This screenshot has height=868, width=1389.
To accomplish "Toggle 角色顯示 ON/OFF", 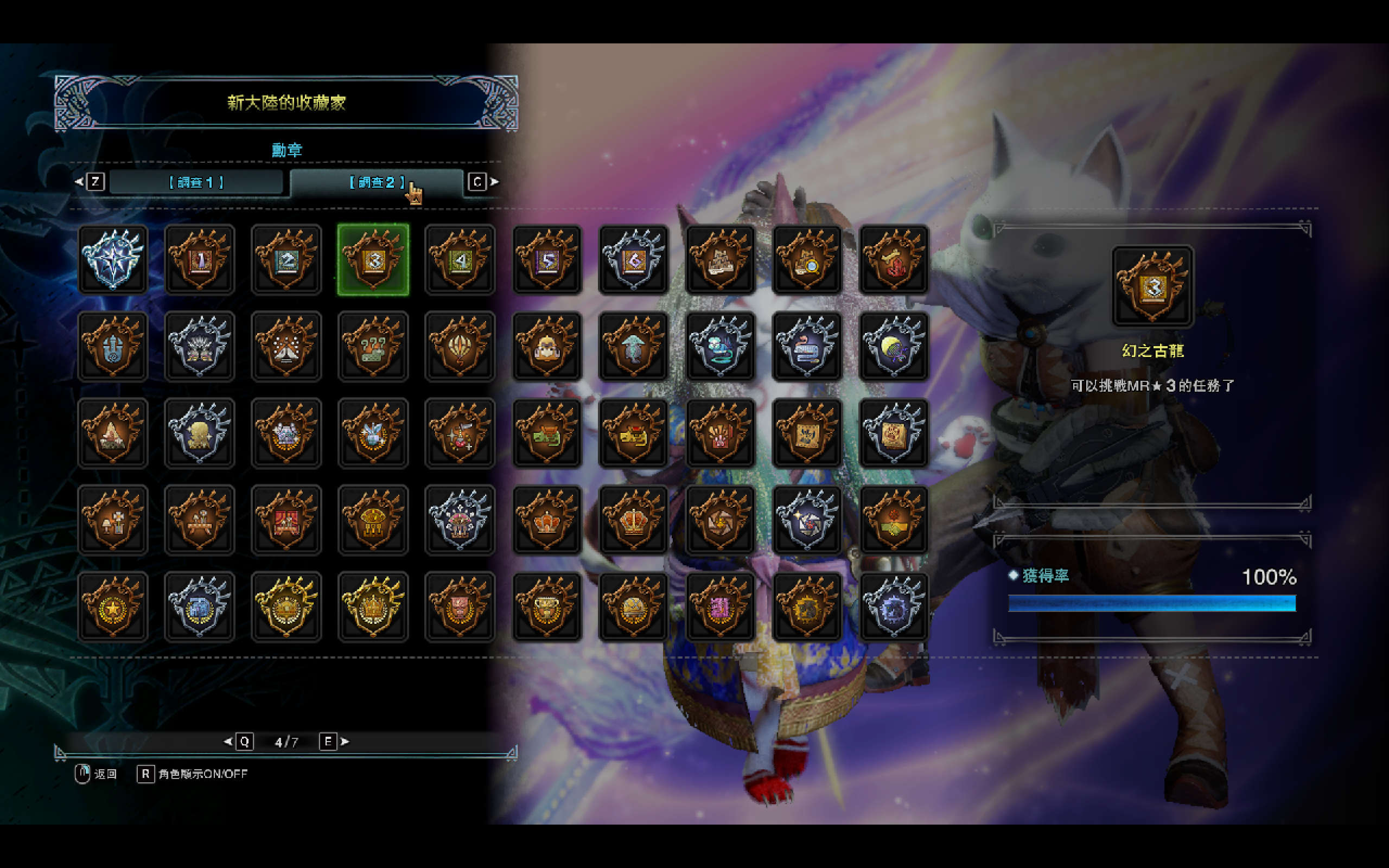I will point(192,774).
